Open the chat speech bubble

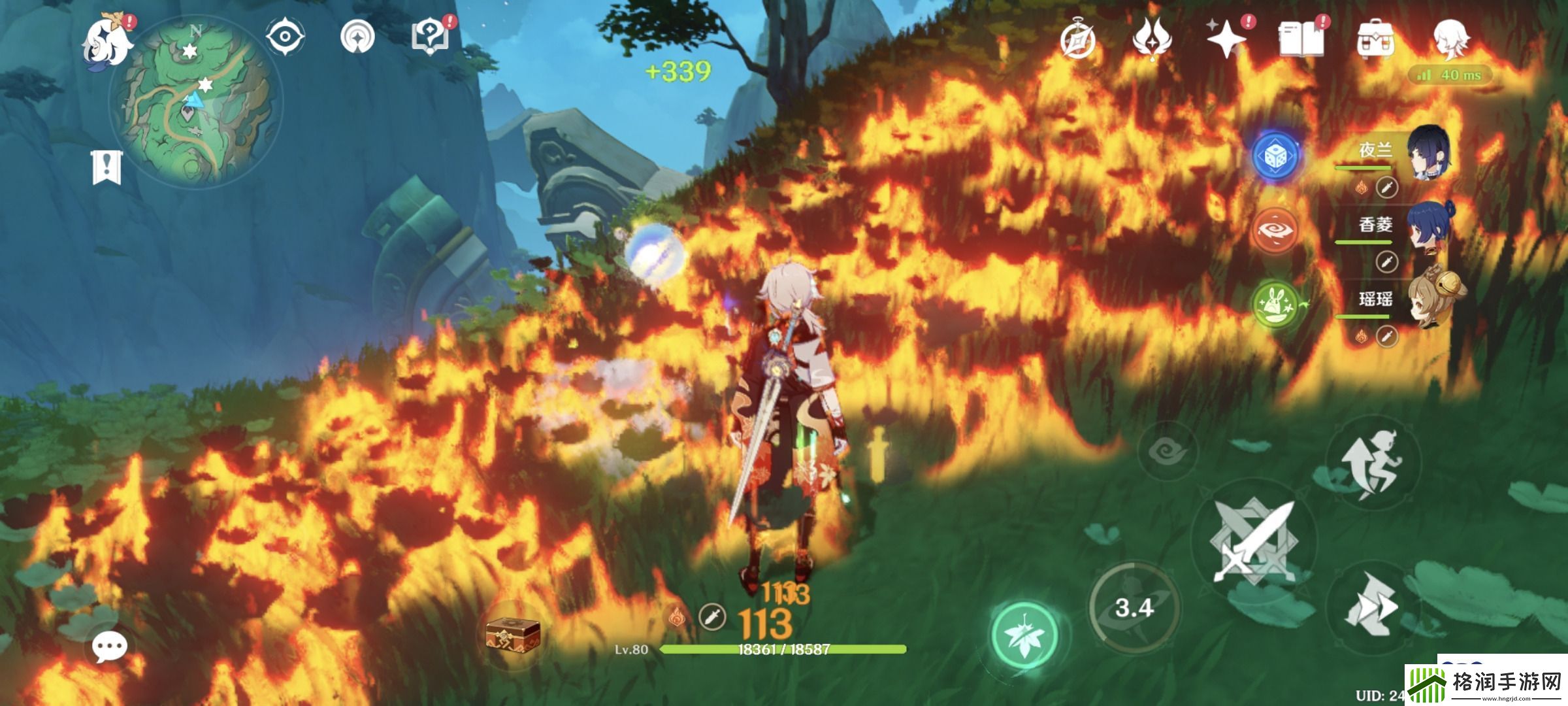(x=109, y=647)
